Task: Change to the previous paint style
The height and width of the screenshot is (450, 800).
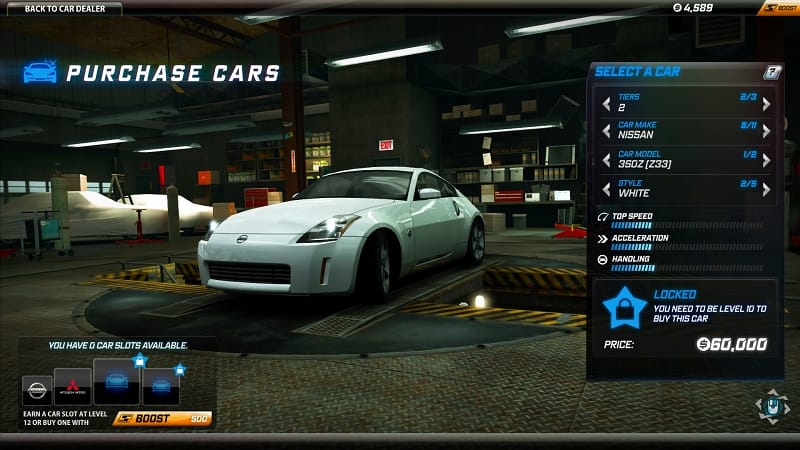Action: click(x=605, y=188)
